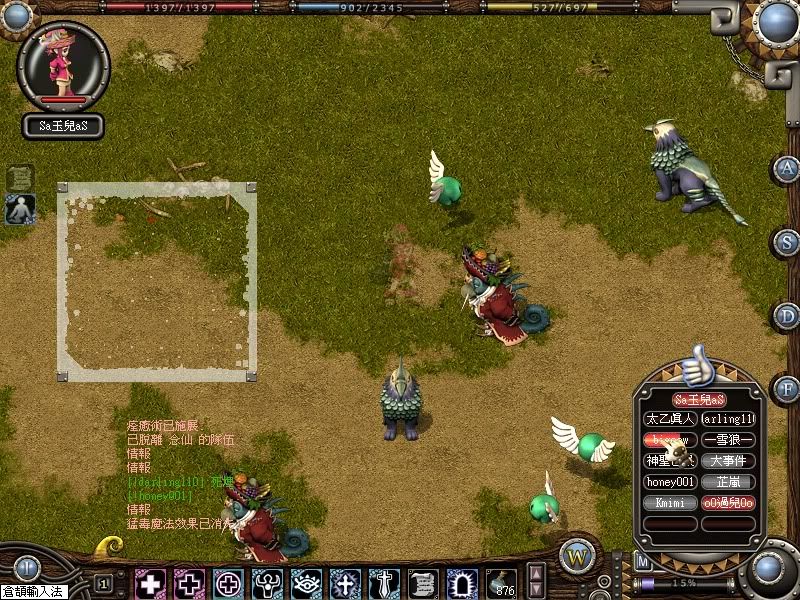Click the sitting figure icon
Image resolution: width=800 pixels, height=600 pixels.
click(20, 209)
